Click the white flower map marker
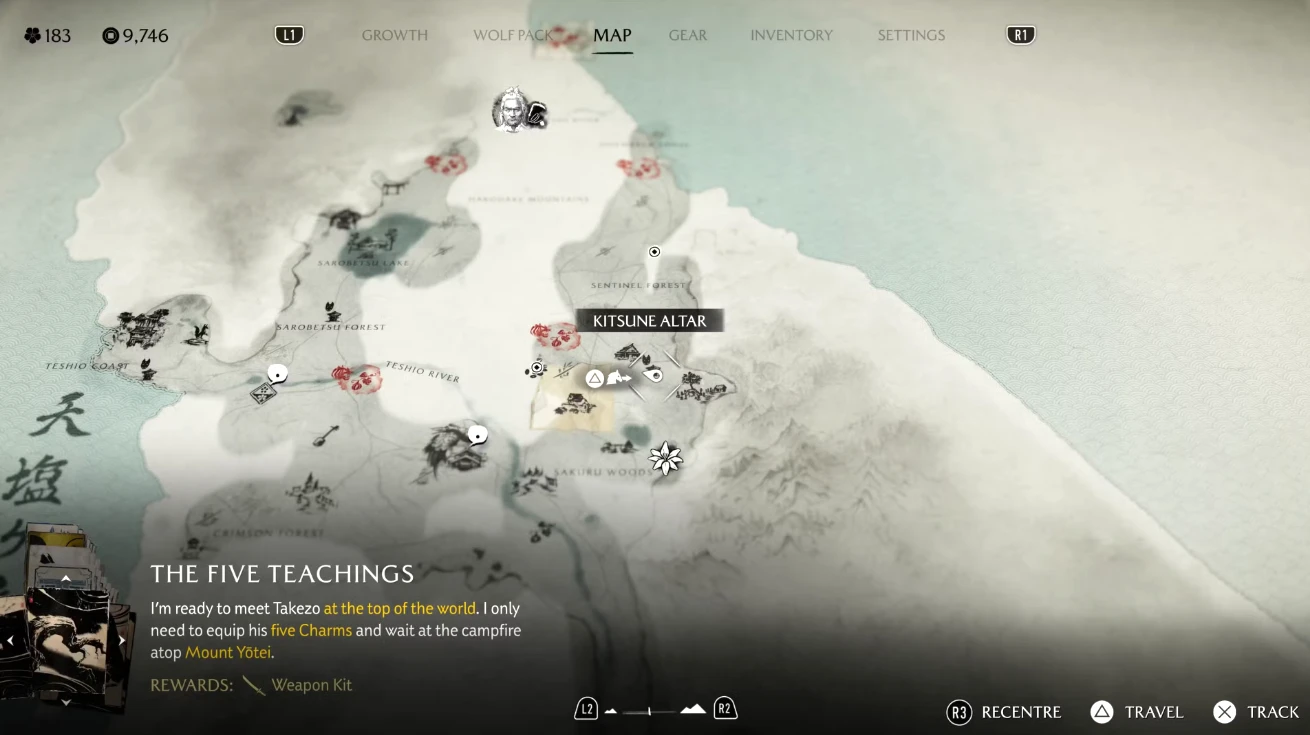 point(665,459)
